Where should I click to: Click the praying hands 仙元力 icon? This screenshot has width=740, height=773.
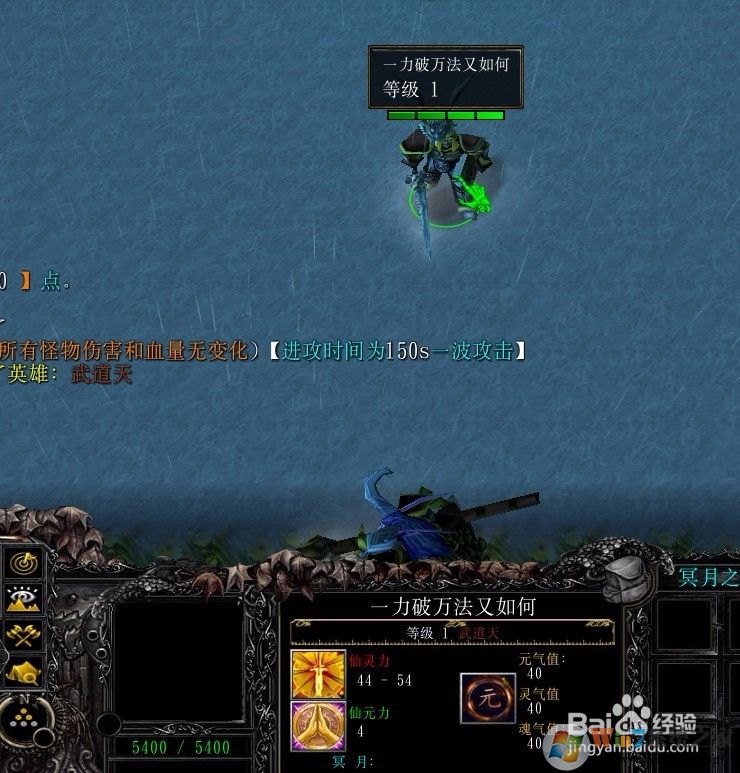[x=311, y=723]
